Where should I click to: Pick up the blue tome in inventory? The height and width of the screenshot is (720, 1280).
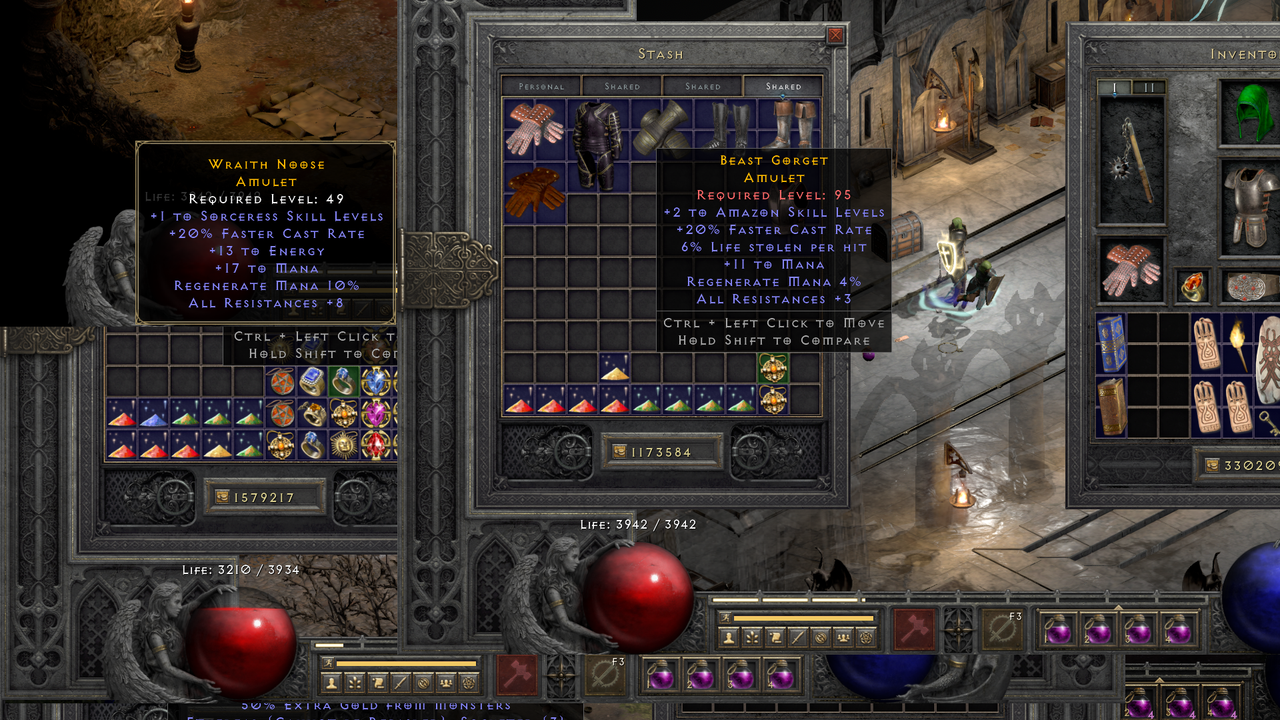click(x=1112, y=343)
